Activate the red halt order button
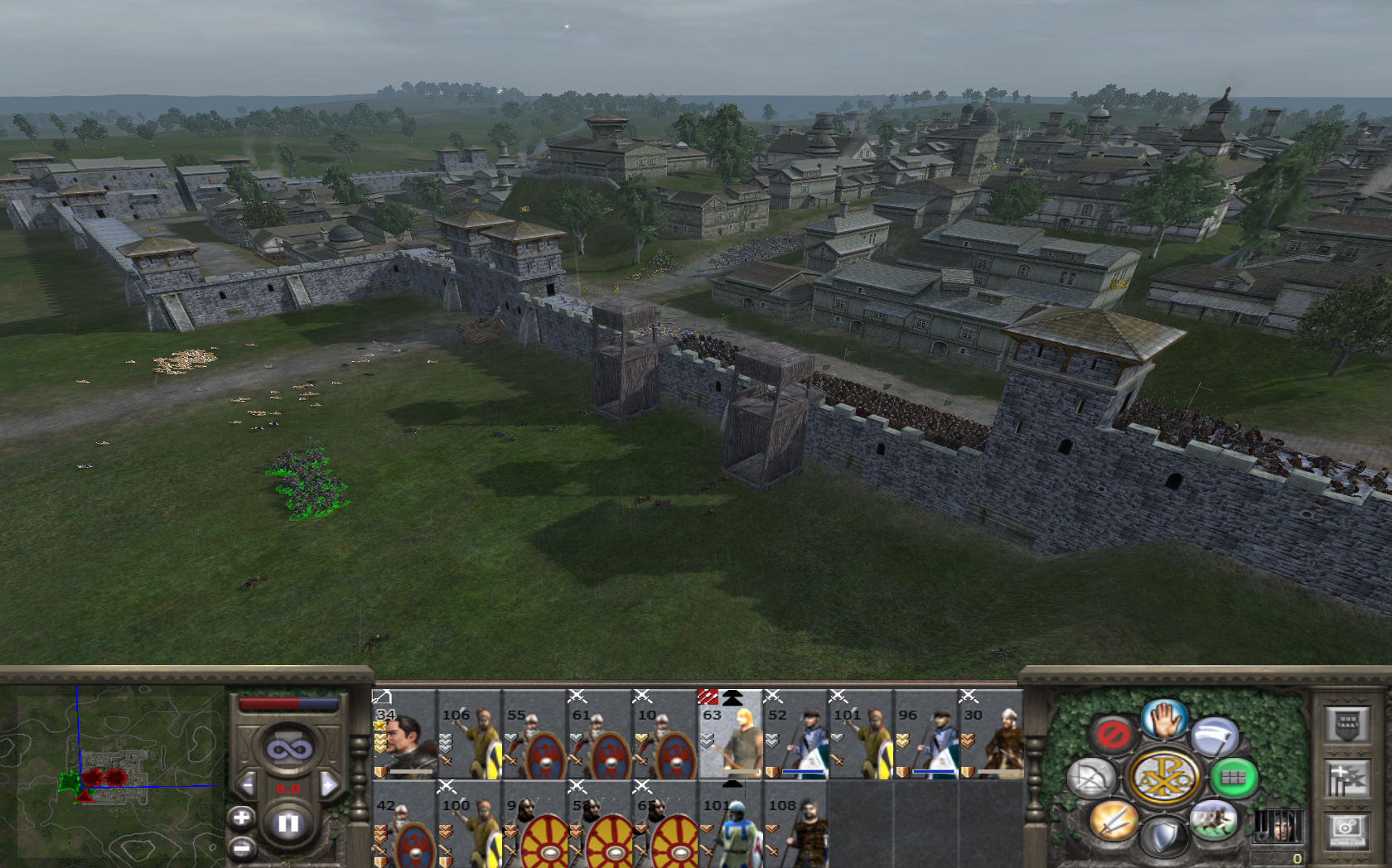 coord(1111,734)
